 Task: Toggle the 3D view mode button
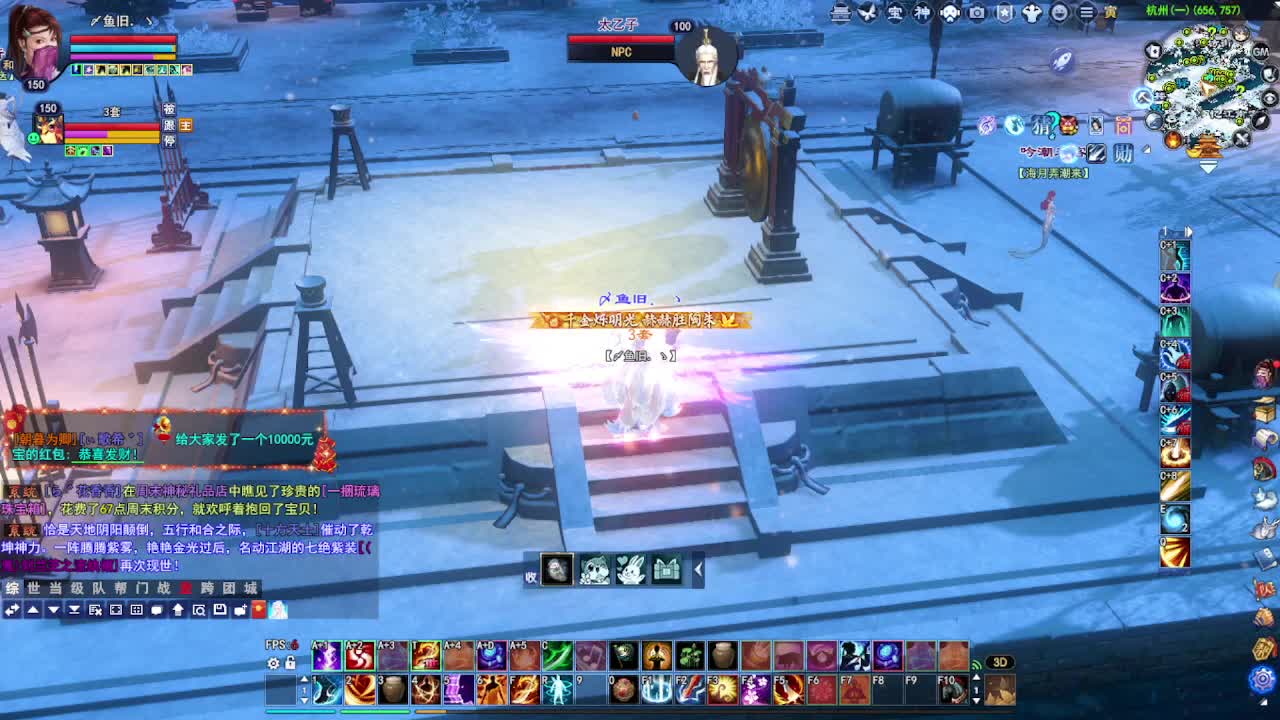999,662
